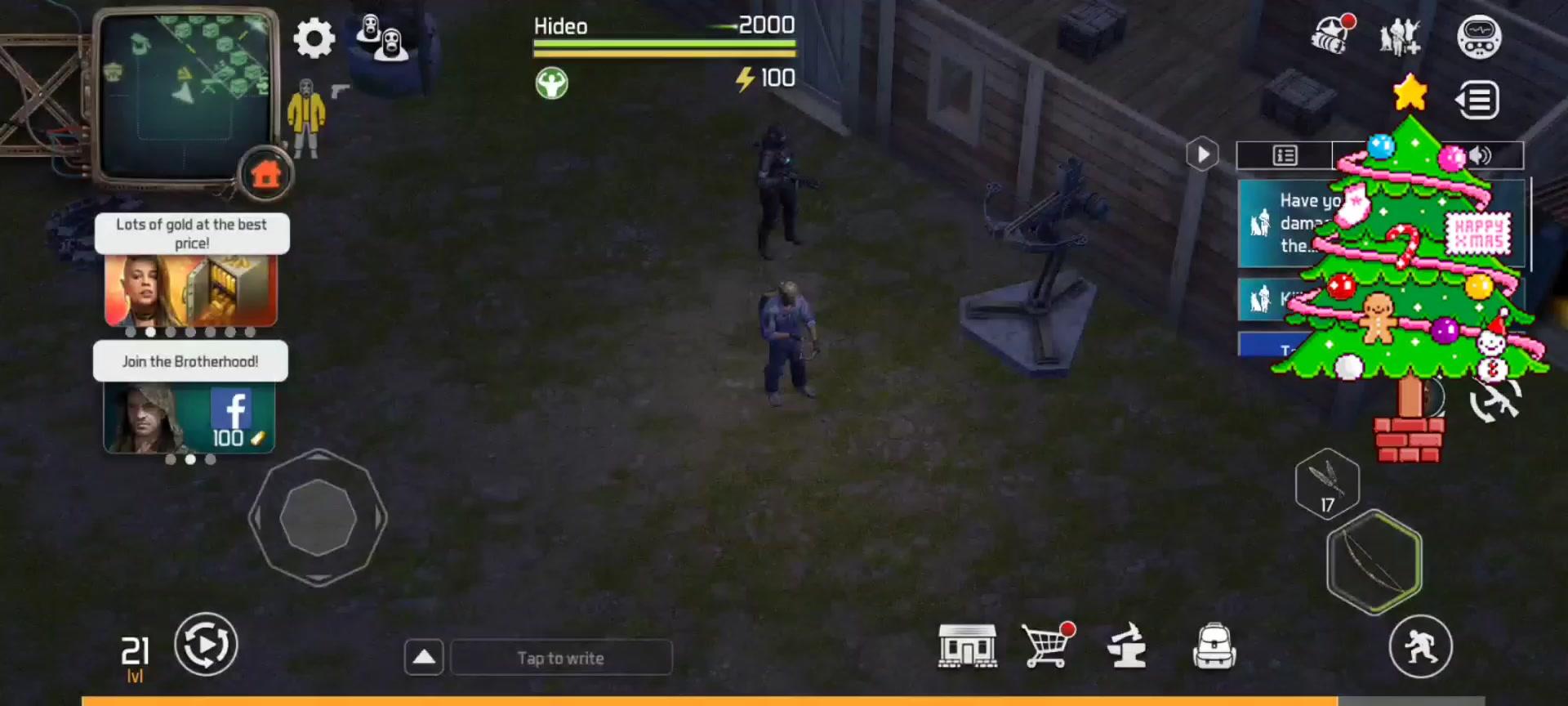Open the survivors and dog party icon
This screenshot has width=1568, height=706.
coord(1399,37)
